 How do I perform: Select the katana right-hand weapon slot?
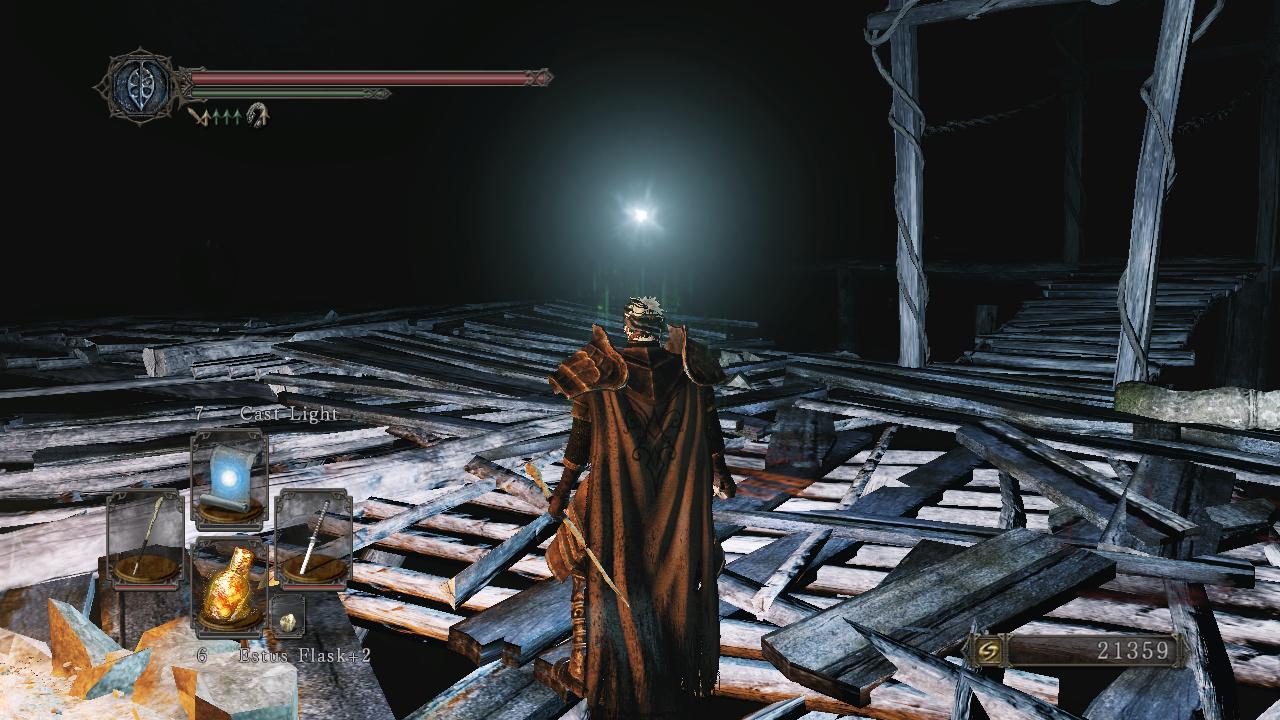[x=316, y=536]
